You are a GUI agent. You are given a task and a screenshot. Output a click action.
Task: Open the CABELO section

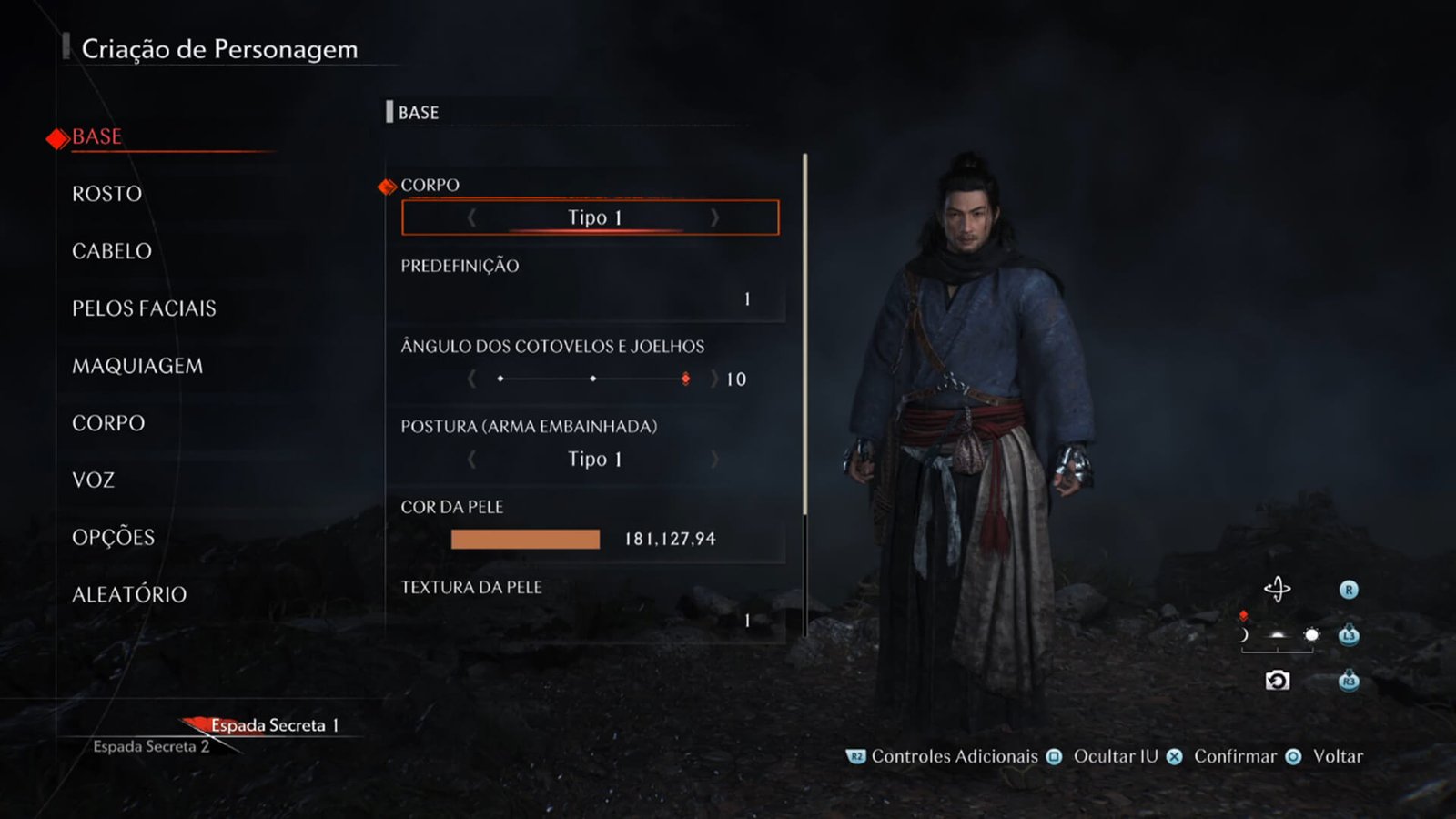click(112, 251)
